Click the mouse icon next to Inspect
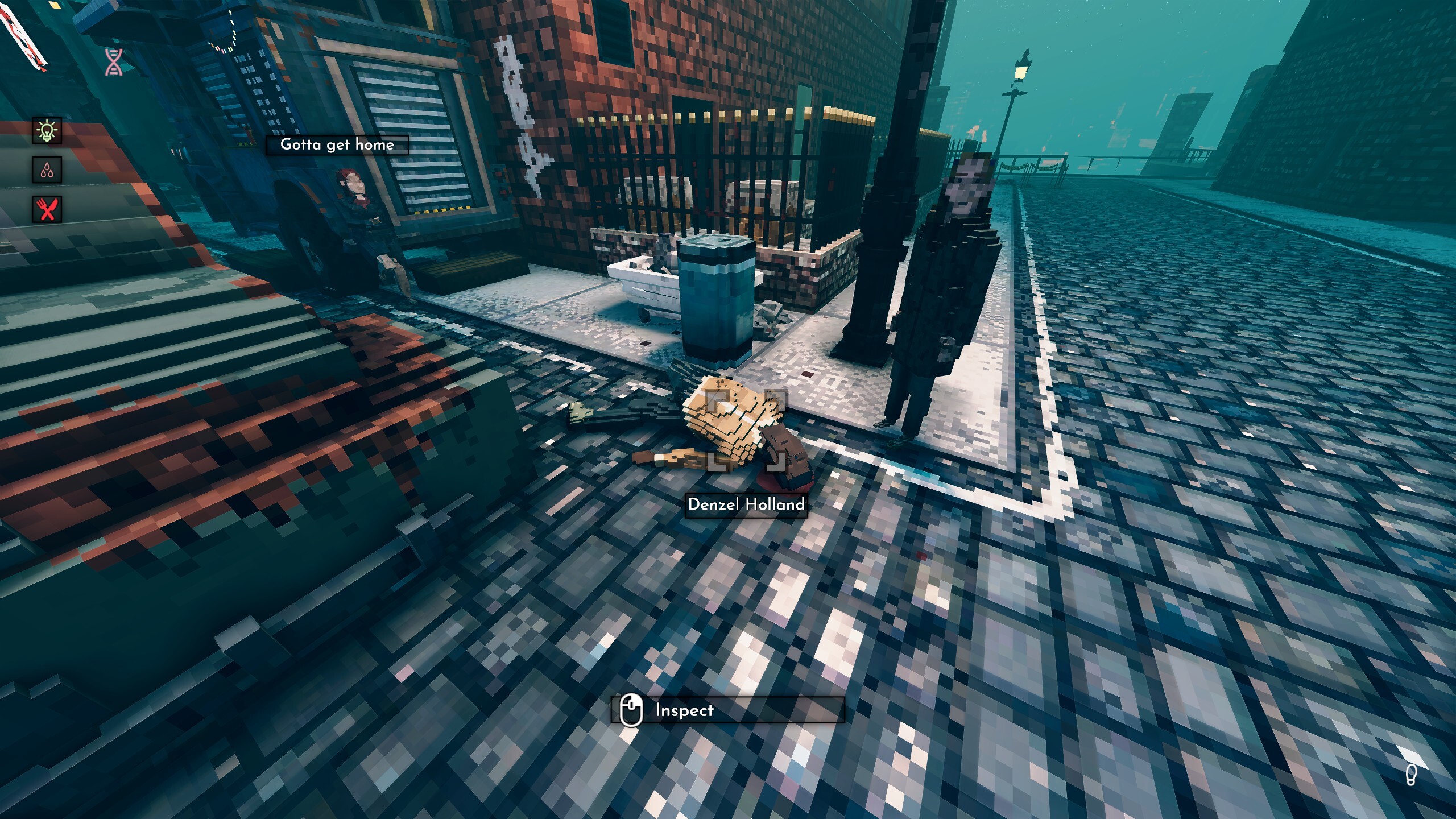1456x819 pixels. tap(631, 709)
